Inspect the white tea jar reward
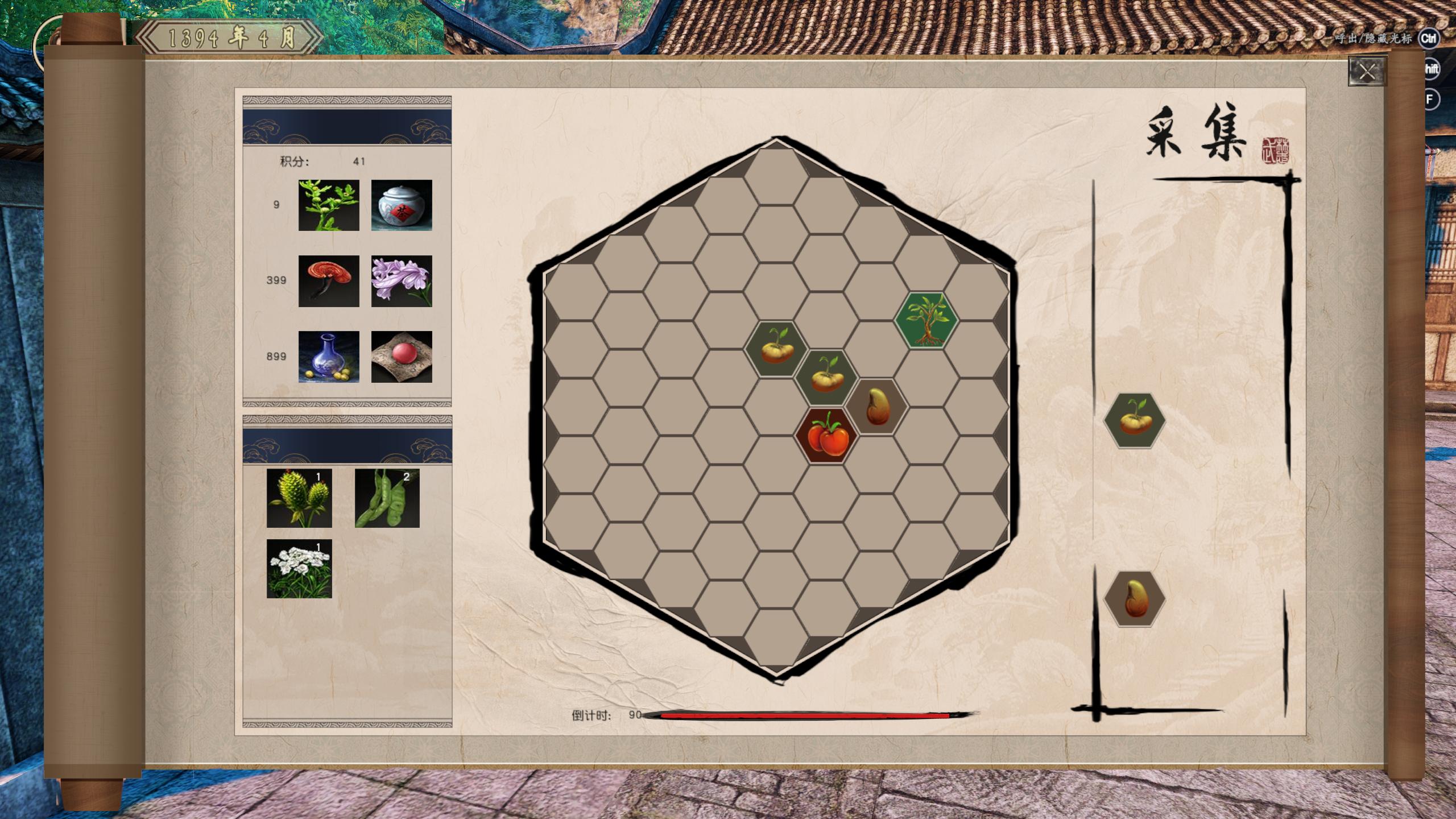 402,205
